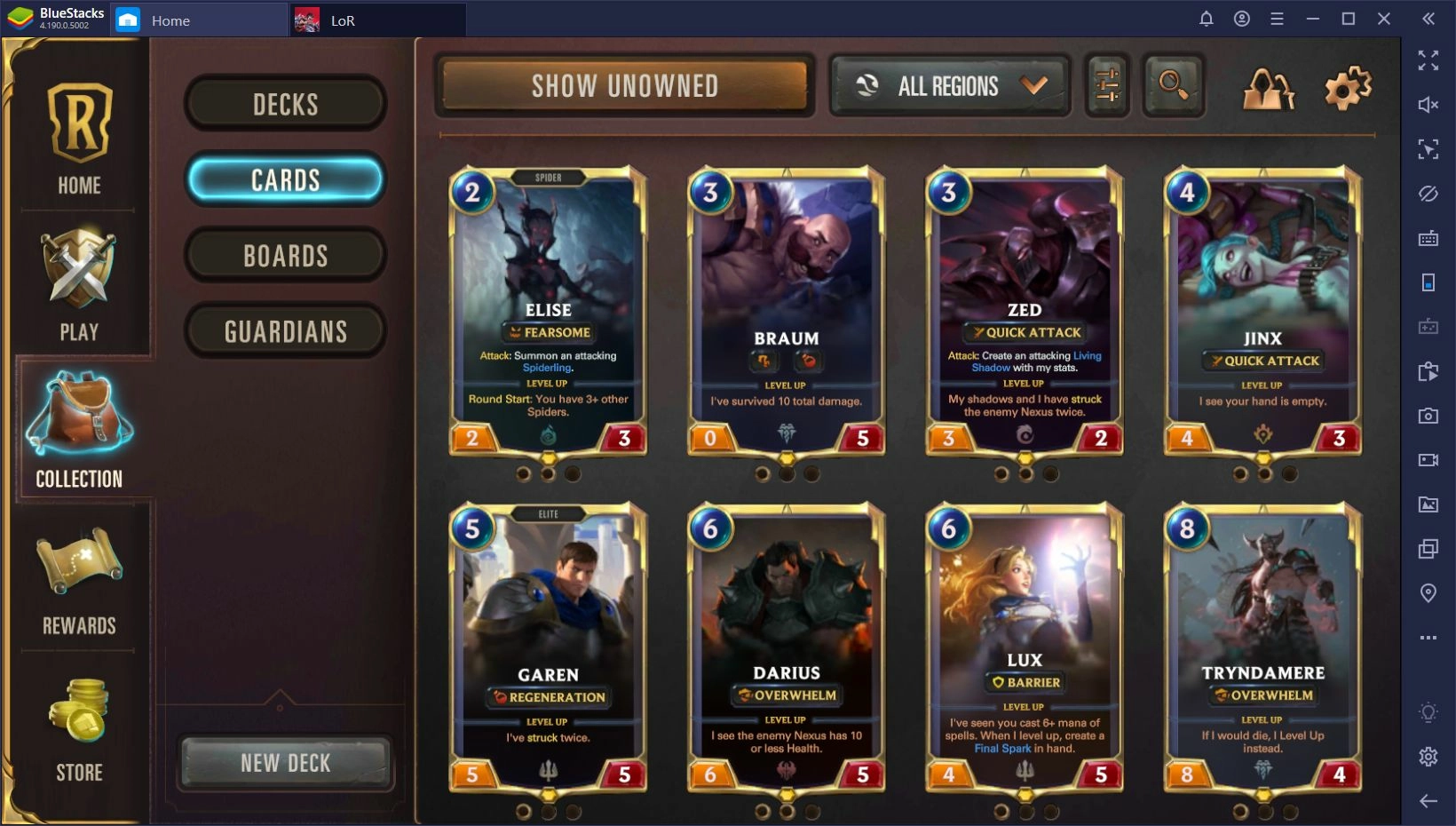Image resolution: width=1456 pixels, height=826 pixels.
Task: Open the card search magnifier
Action: (x=1173, y=85)
